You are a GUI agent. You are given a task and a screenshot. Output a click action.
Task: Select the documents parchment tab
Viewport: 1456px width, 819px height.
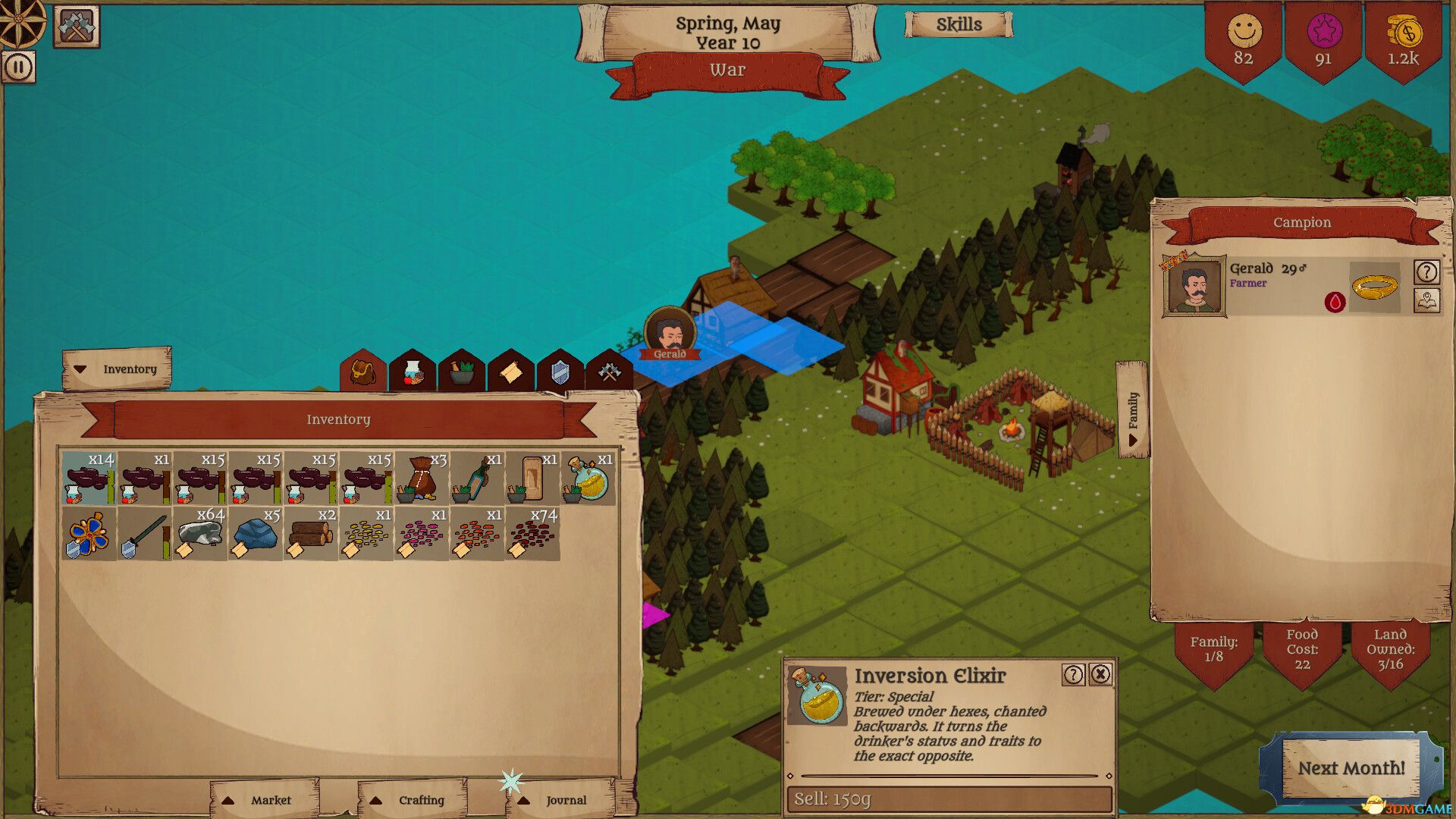click(510, 372)
